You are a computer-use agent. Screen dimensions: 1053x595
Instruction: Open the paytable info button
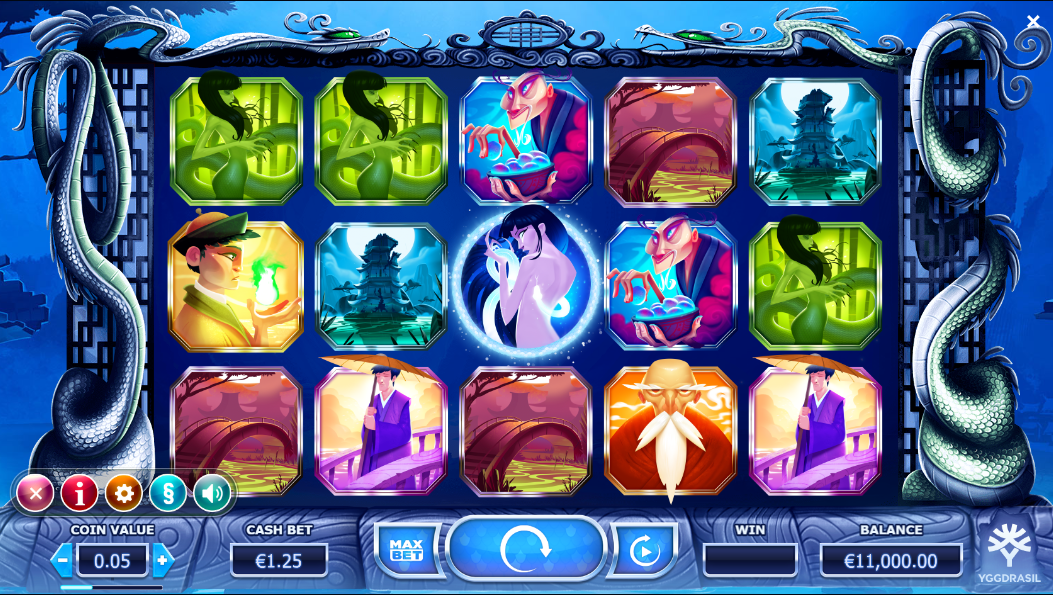(79, 492)
